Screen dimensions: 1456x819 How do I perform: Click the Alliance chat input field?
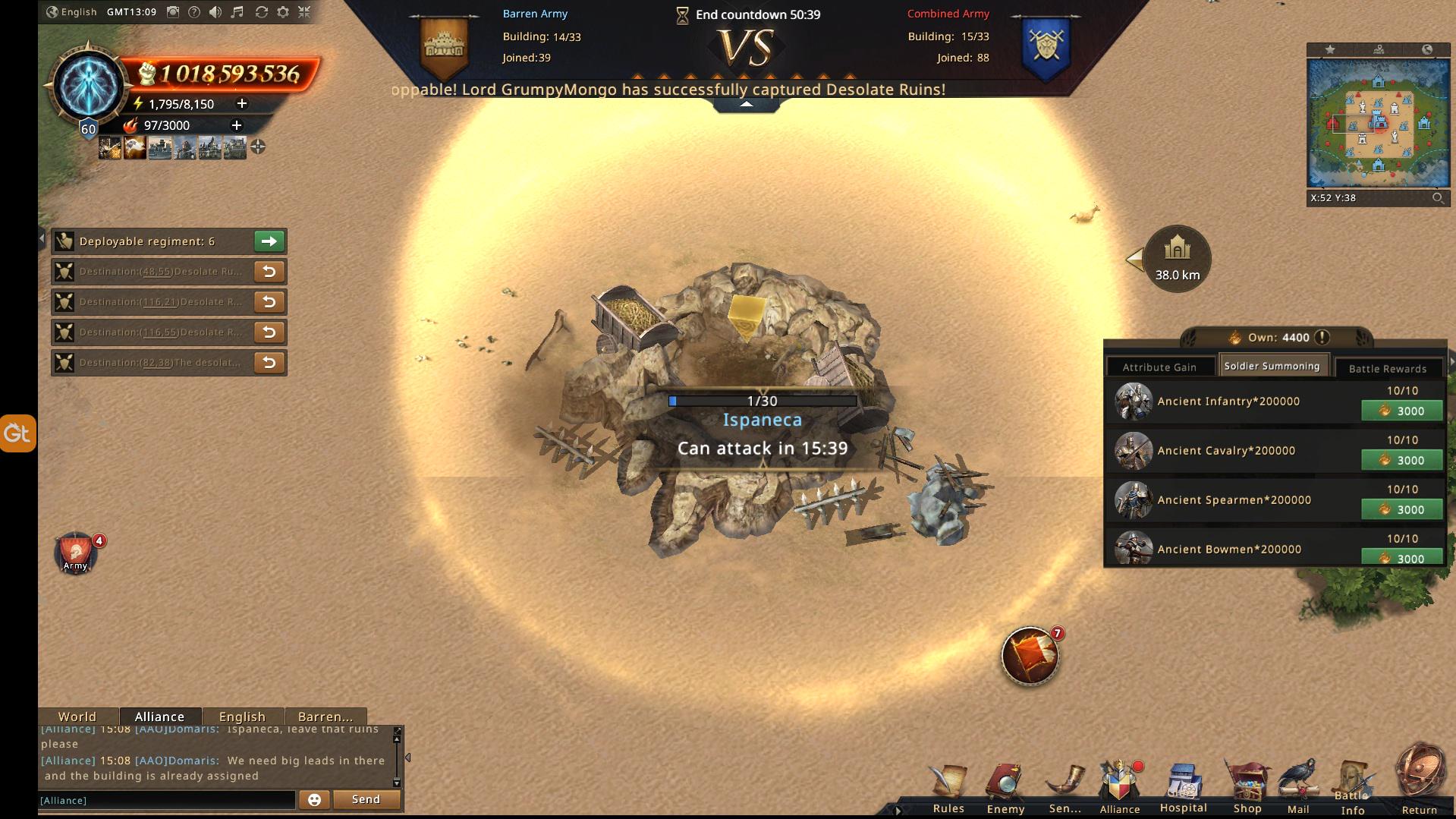tap(167, 800)
